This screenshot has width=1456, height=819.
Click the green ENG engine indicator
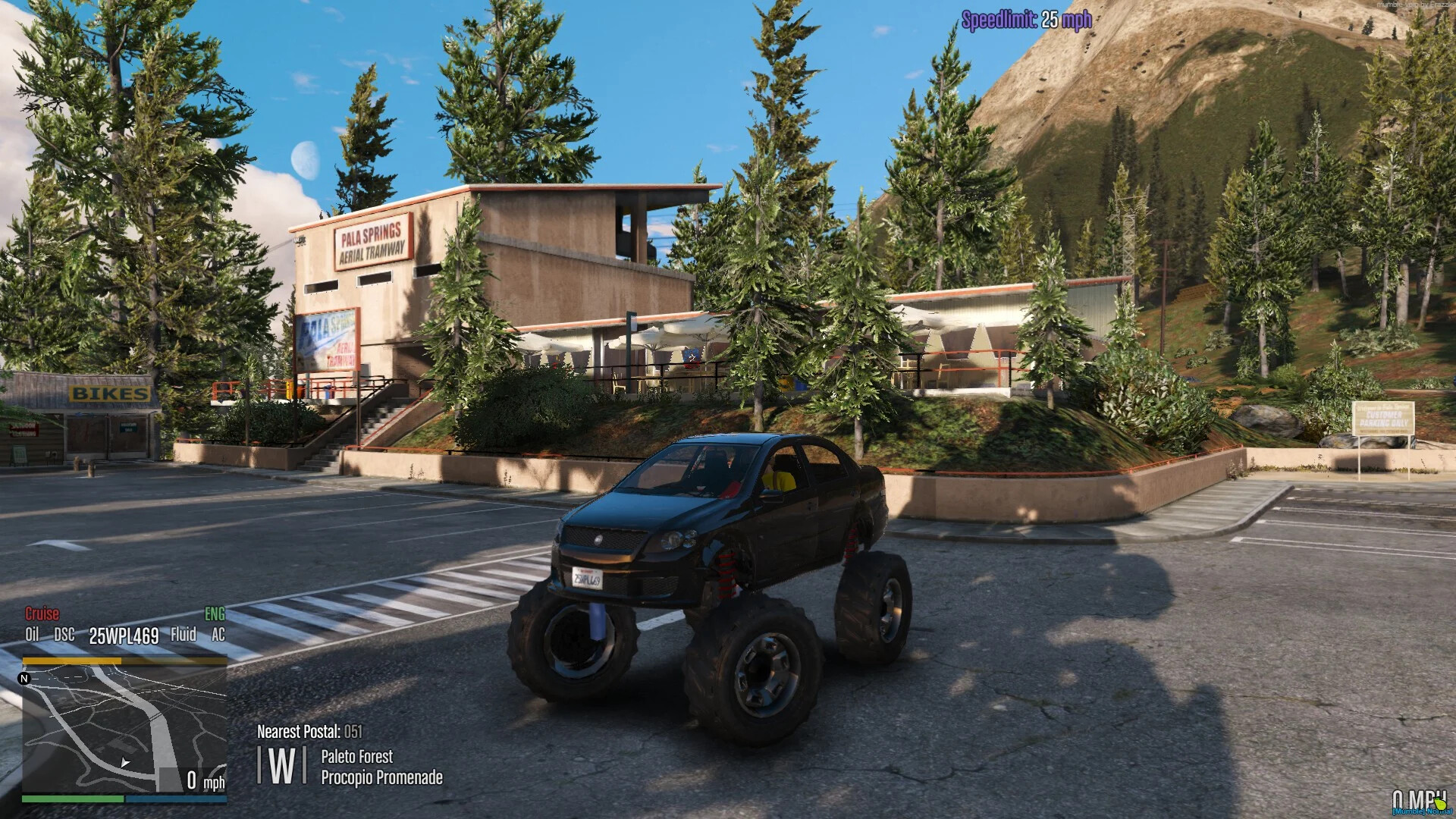coord(215,613)
